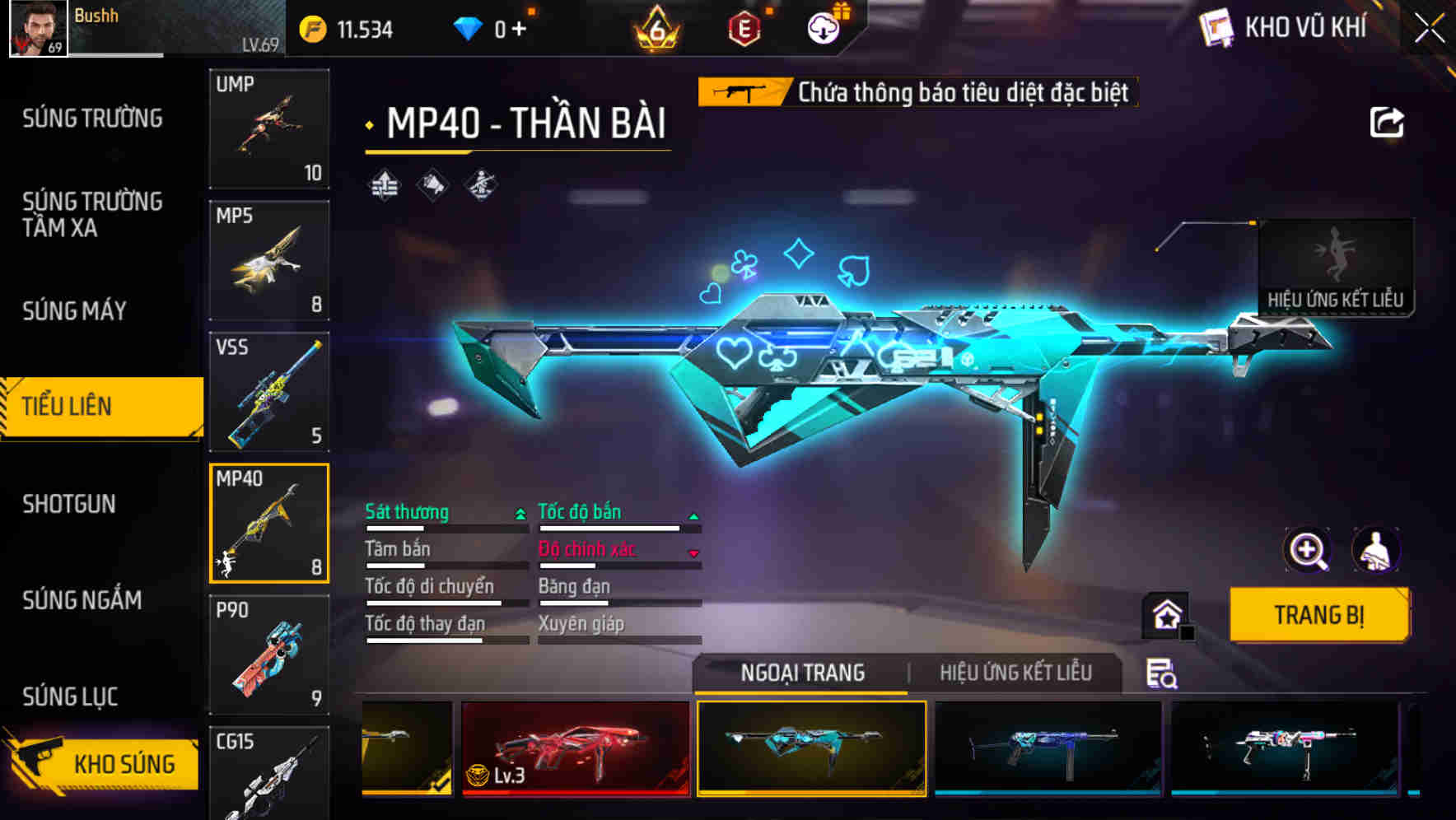The height and width of the screenshot is (820, 1456).
Task: Switch to the Hiệu Ứng Kết Liễu tab
Action: (x=1015, y=673)
